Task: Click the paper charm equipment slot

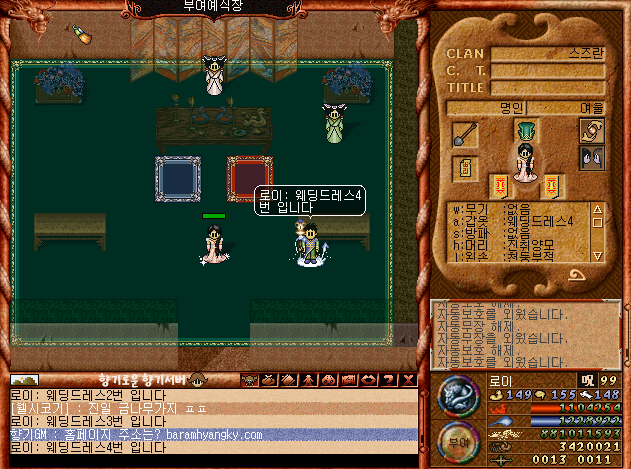Action: pos(466,170)
